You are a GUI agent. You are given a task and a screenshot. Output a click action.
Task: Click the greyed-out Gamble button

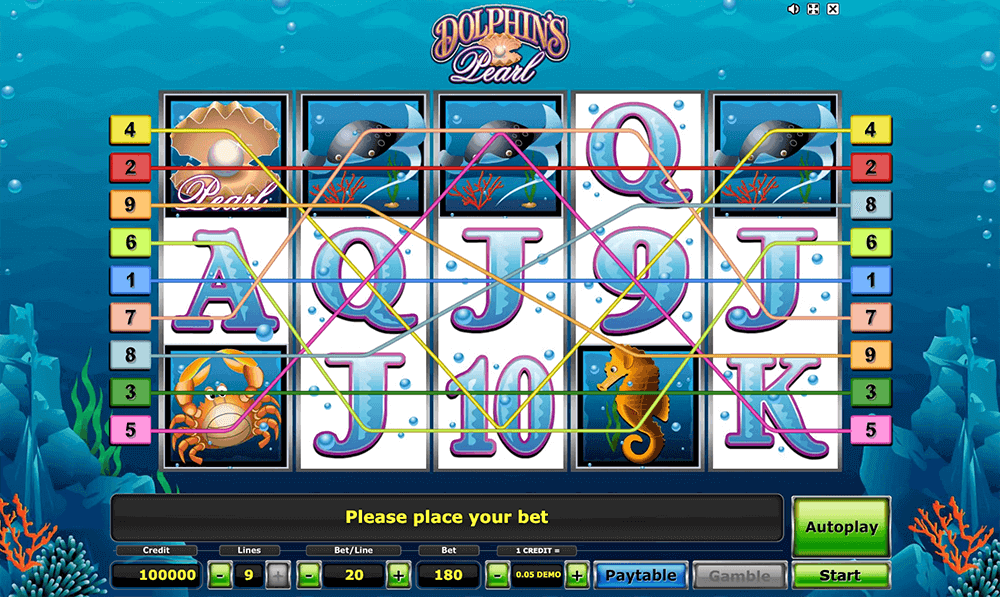pos(740,575)
